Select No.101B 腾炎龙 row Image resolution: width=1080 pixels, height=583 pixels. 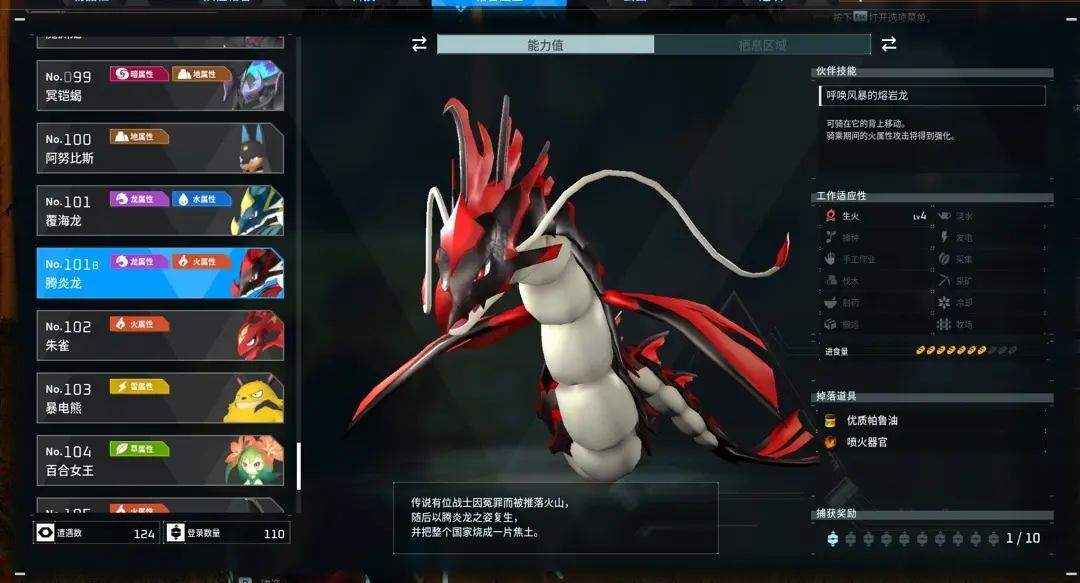[160, 273]
